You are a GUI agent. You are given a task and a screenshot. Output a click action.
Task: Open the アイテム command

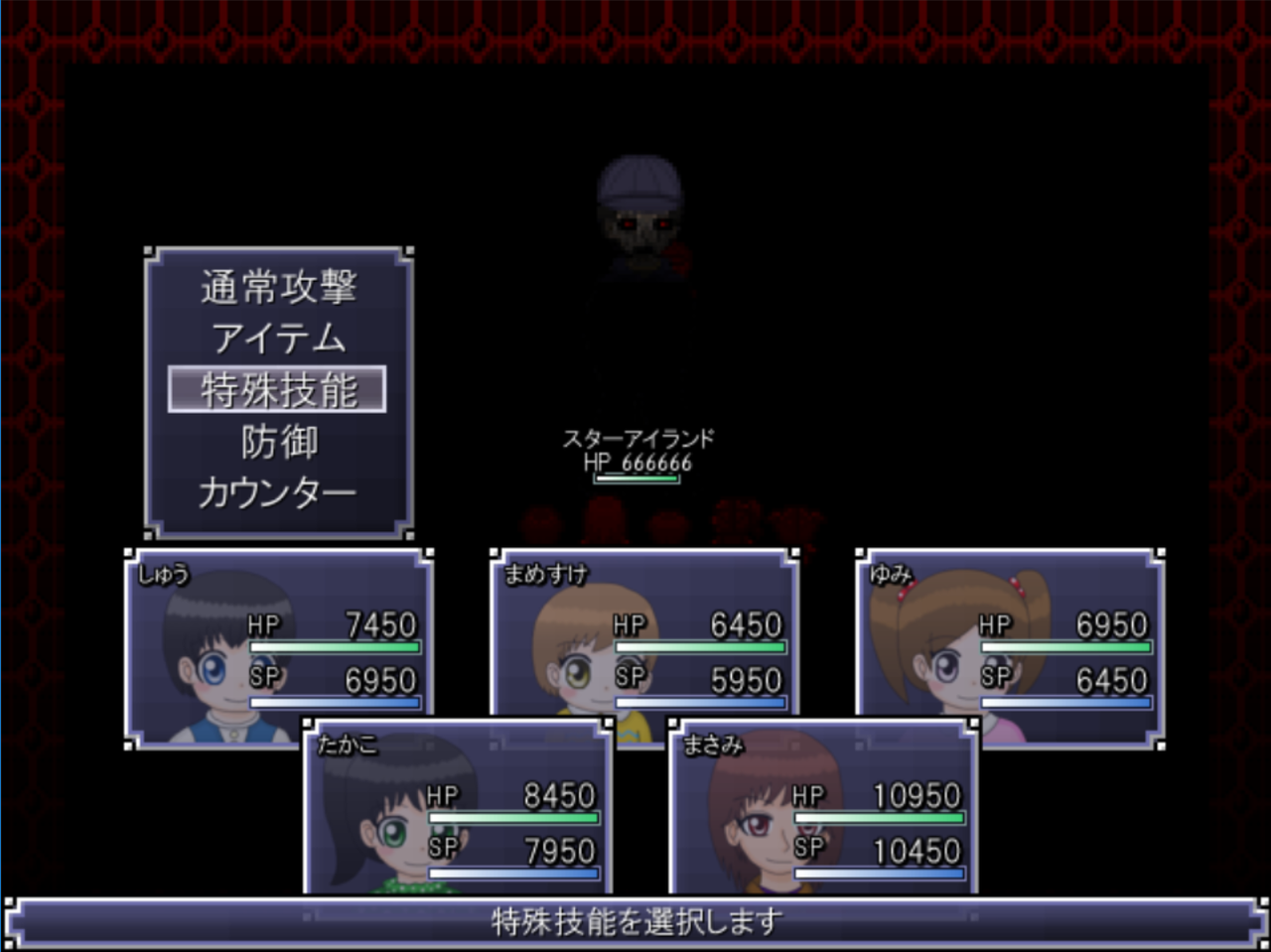point(278,339)
